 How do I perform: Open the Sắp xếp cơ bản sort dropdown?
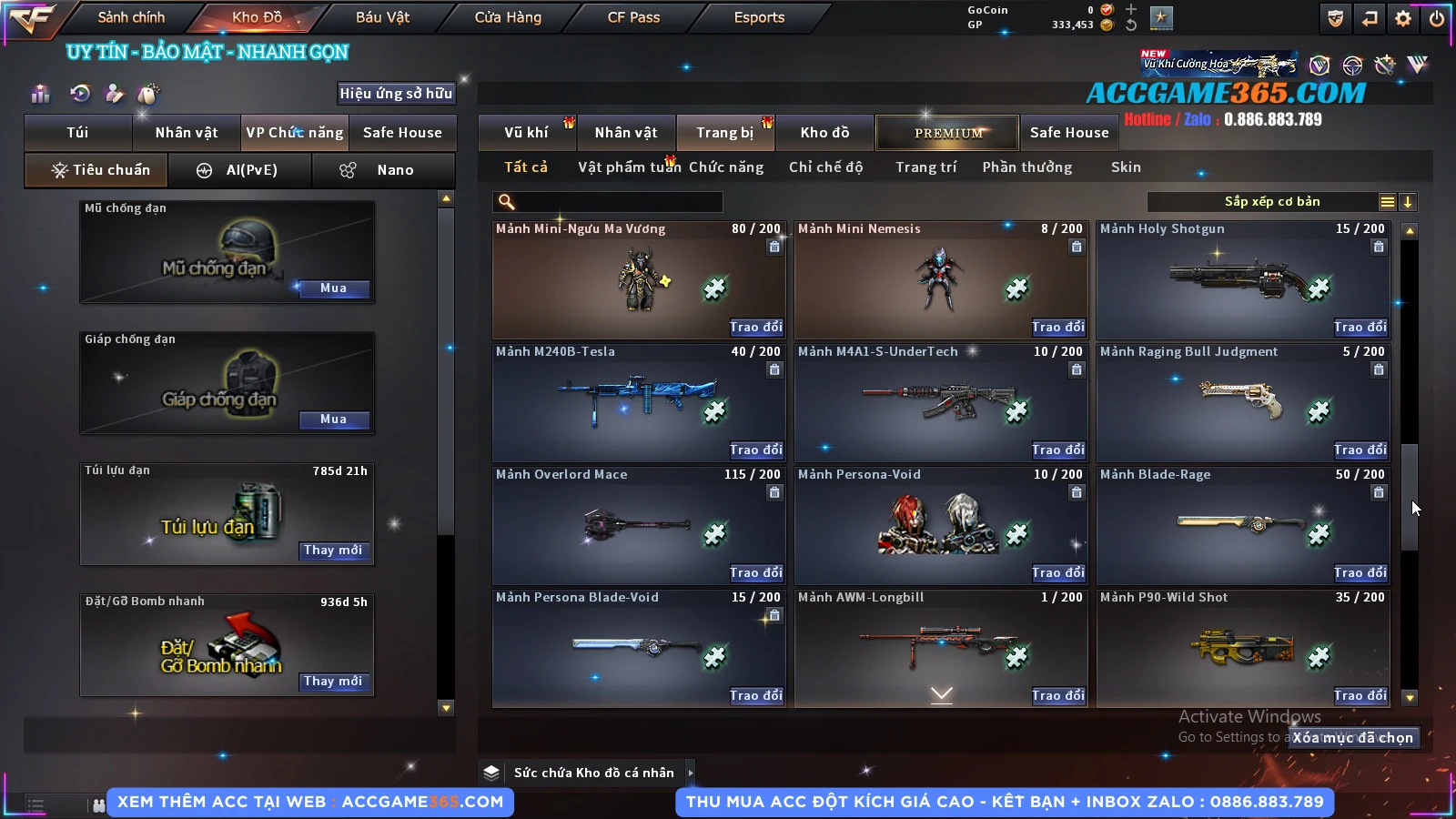1271,202
